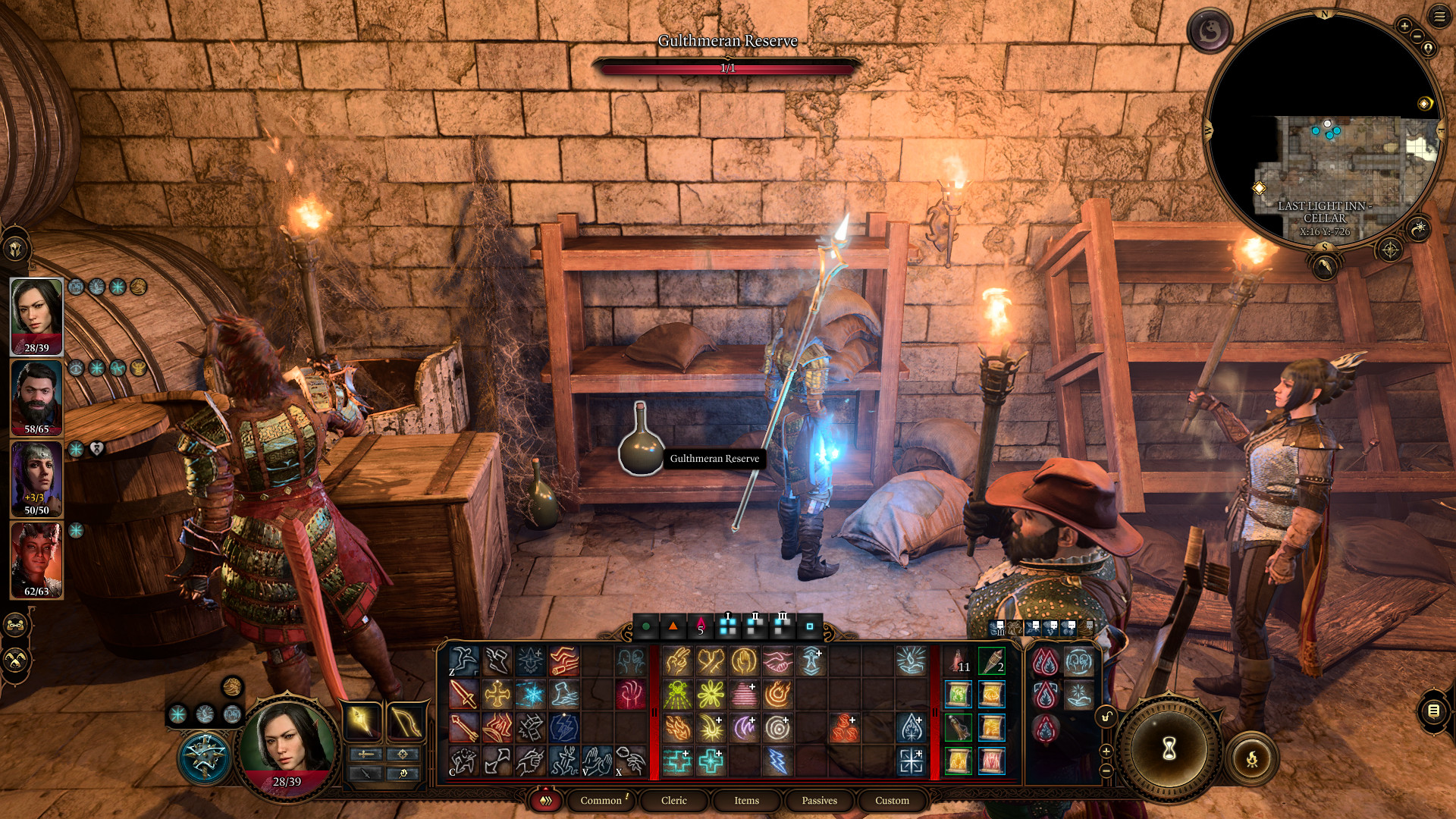Cast the blue lightning bolt spell
This screenshot has height=819, width=1456.
click(x=777, y=761)
